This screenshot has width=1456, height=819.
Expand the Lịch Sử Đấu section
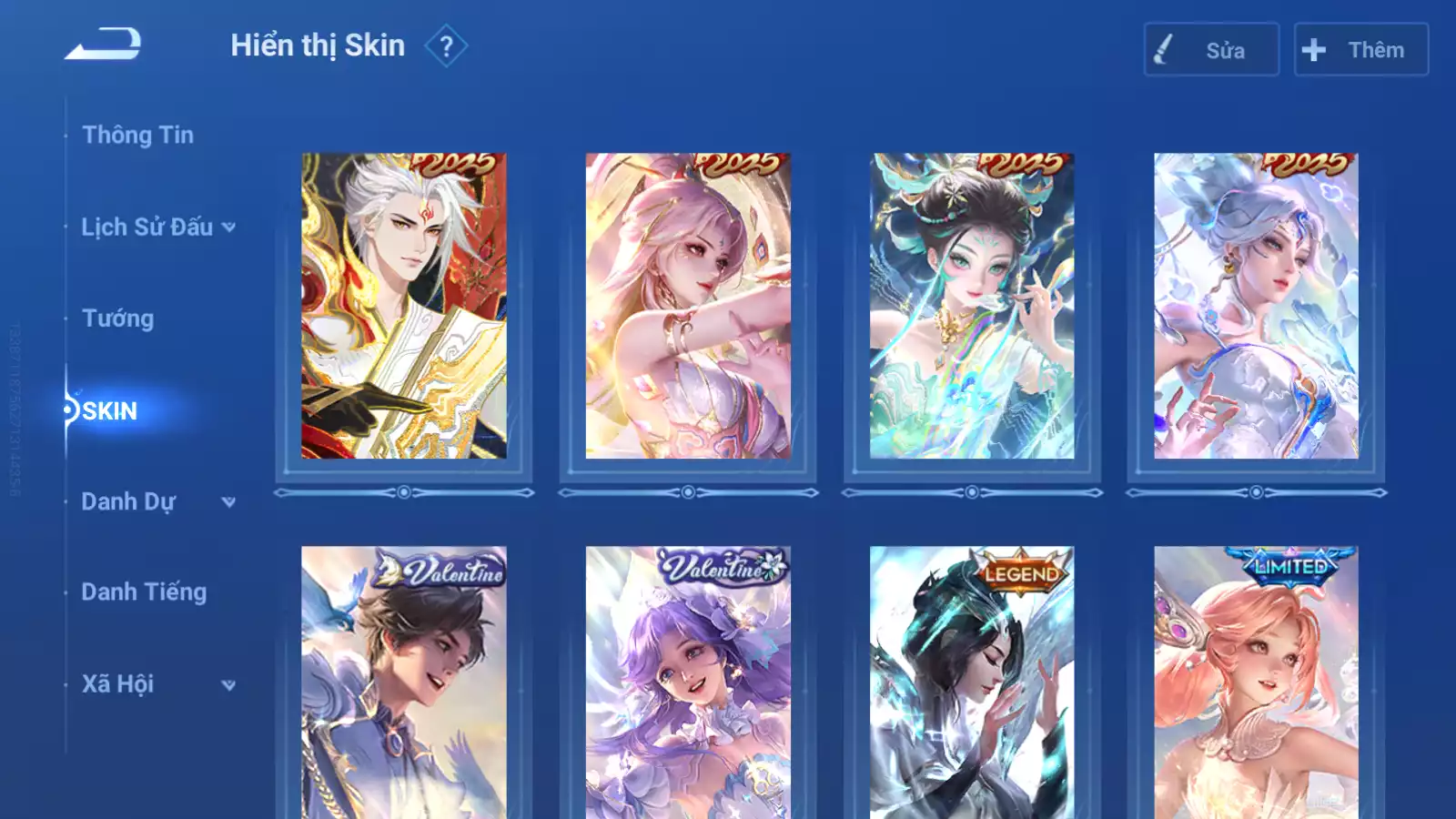(157, 227)
